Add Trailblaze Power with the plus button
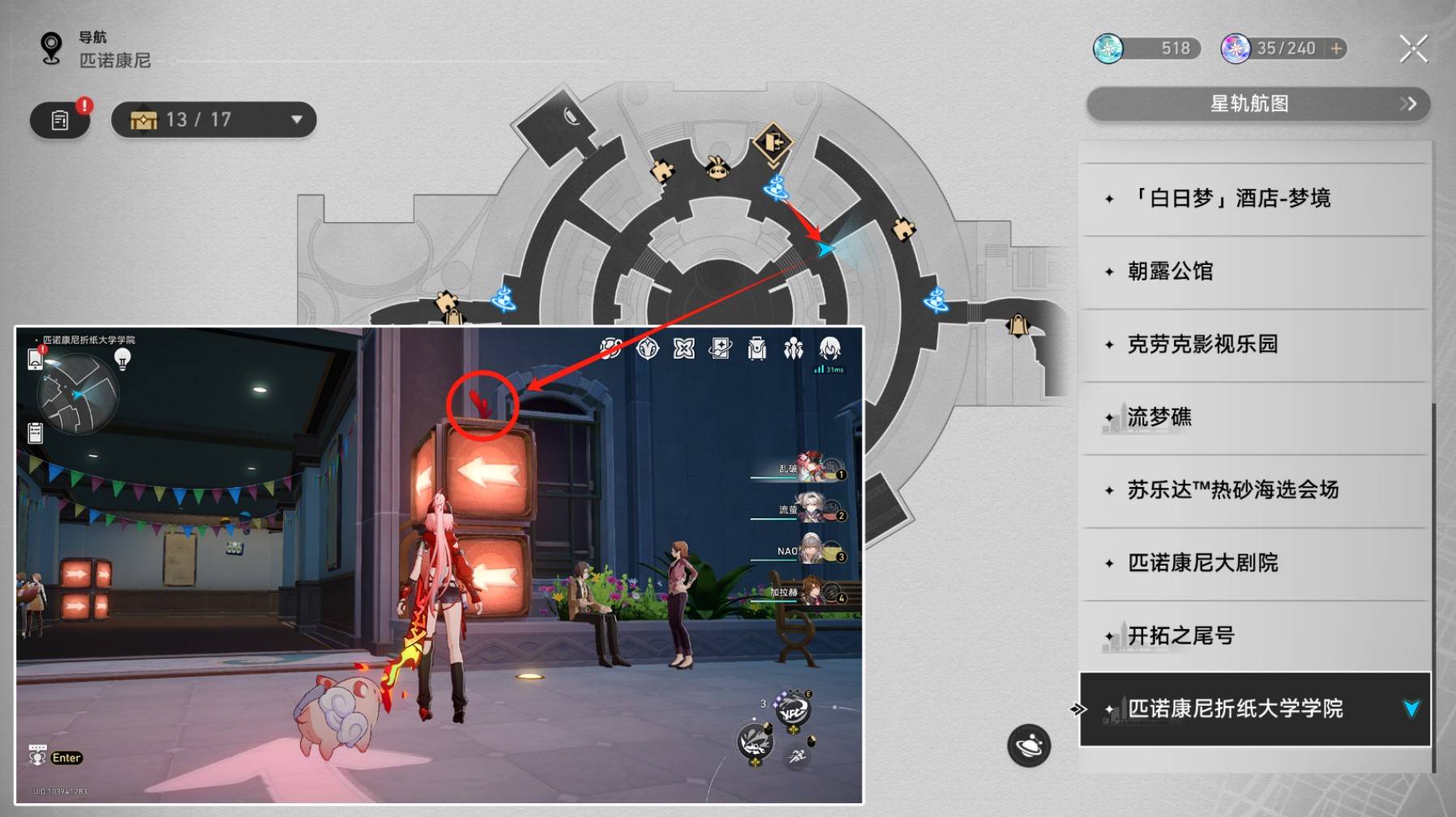This screenshot has height=817, width=1456. point(1336,49)
